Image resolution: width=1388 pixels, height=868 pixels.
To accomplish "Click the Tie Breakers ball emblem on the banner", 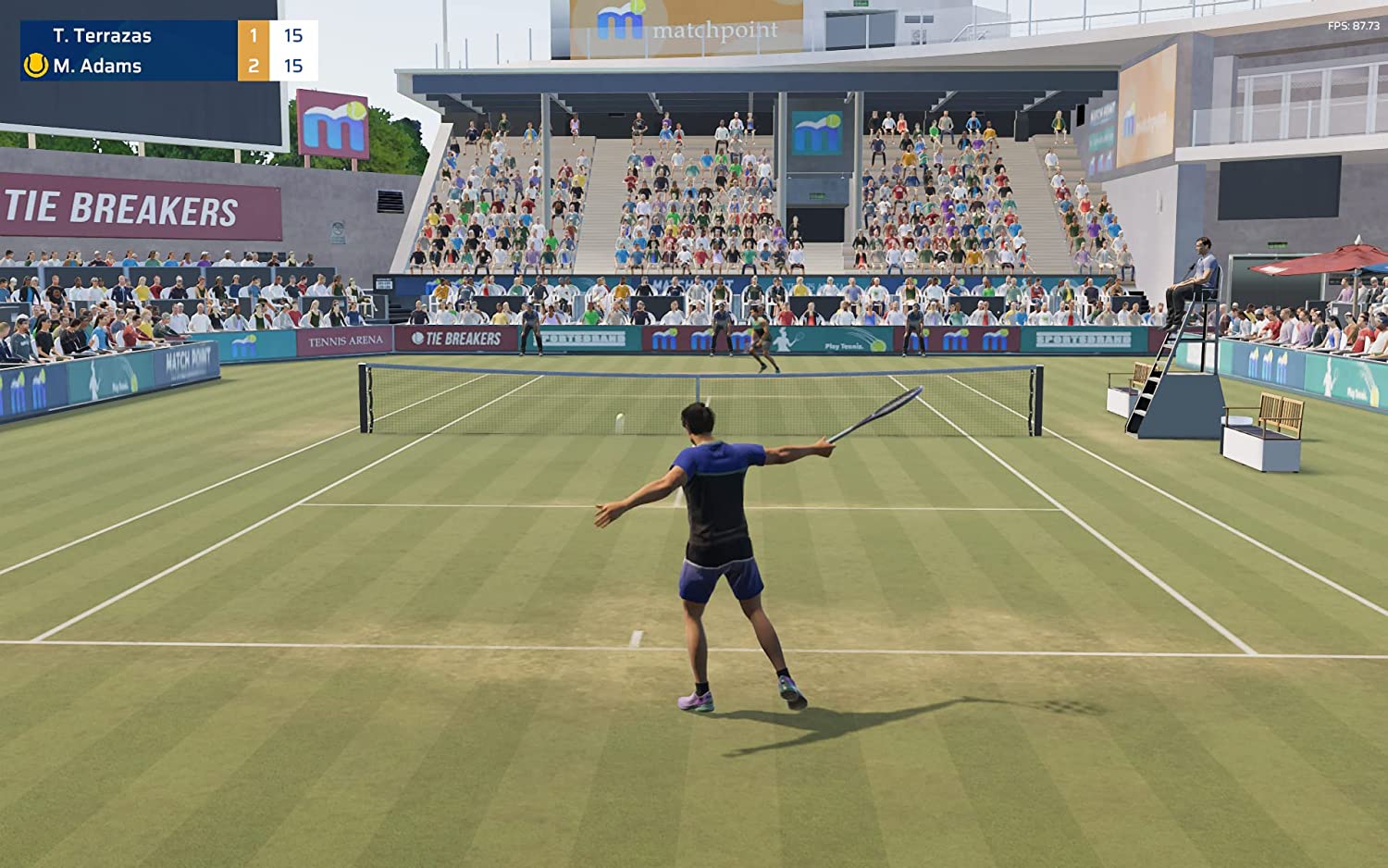I will 418,339.
